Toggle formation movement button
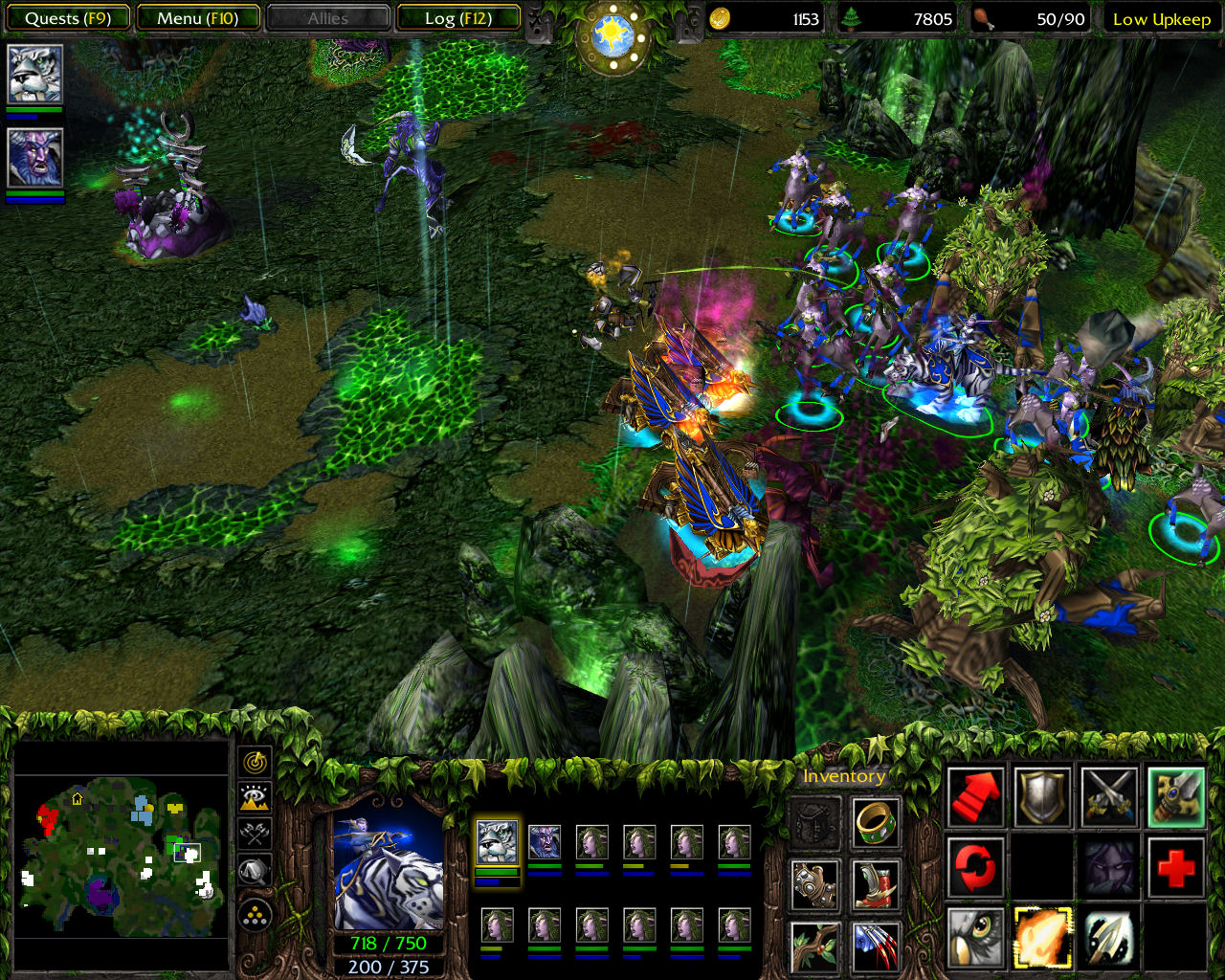Viewport: 1225px width, 980px height. (256, 916)
